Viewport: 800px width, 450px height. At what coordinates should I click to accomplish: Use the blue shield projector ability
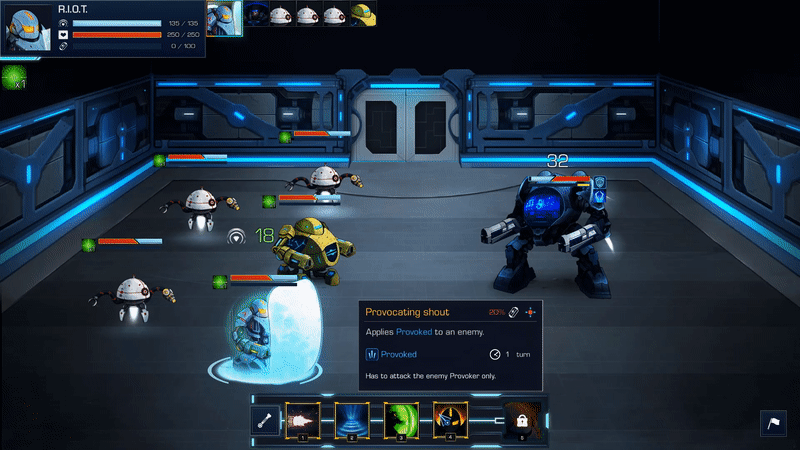[x=351, y=421]
